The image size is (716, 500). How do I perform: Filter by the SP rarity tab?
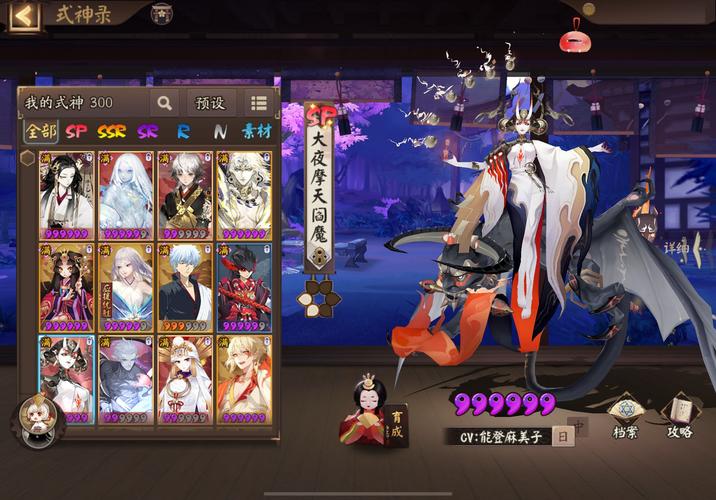click(x=76, y=131)
